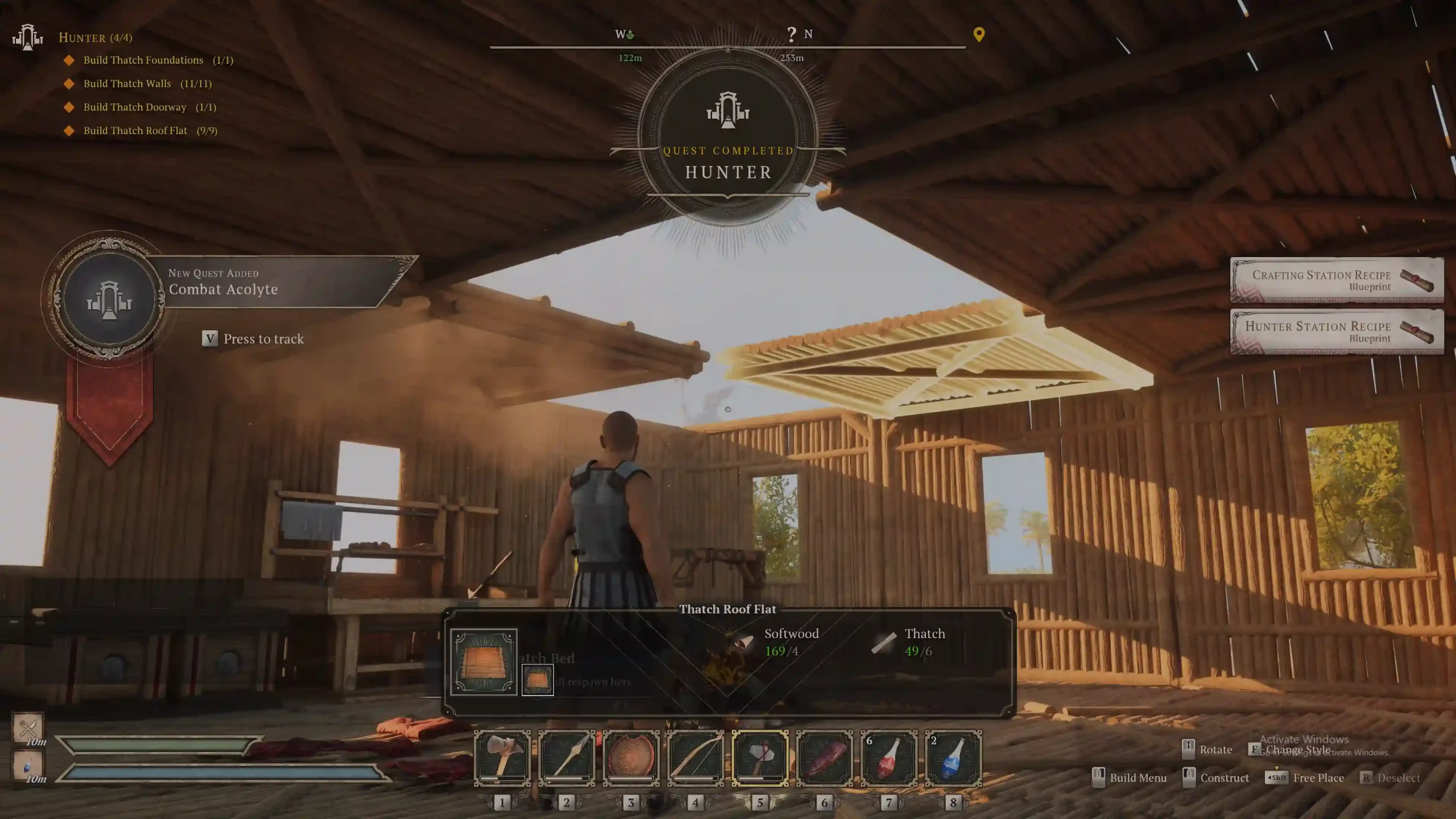Viewport: 1456px width, 819px height.
Task: Choose the highlighted stone hammer slot
Action: (x=760, y=758)
